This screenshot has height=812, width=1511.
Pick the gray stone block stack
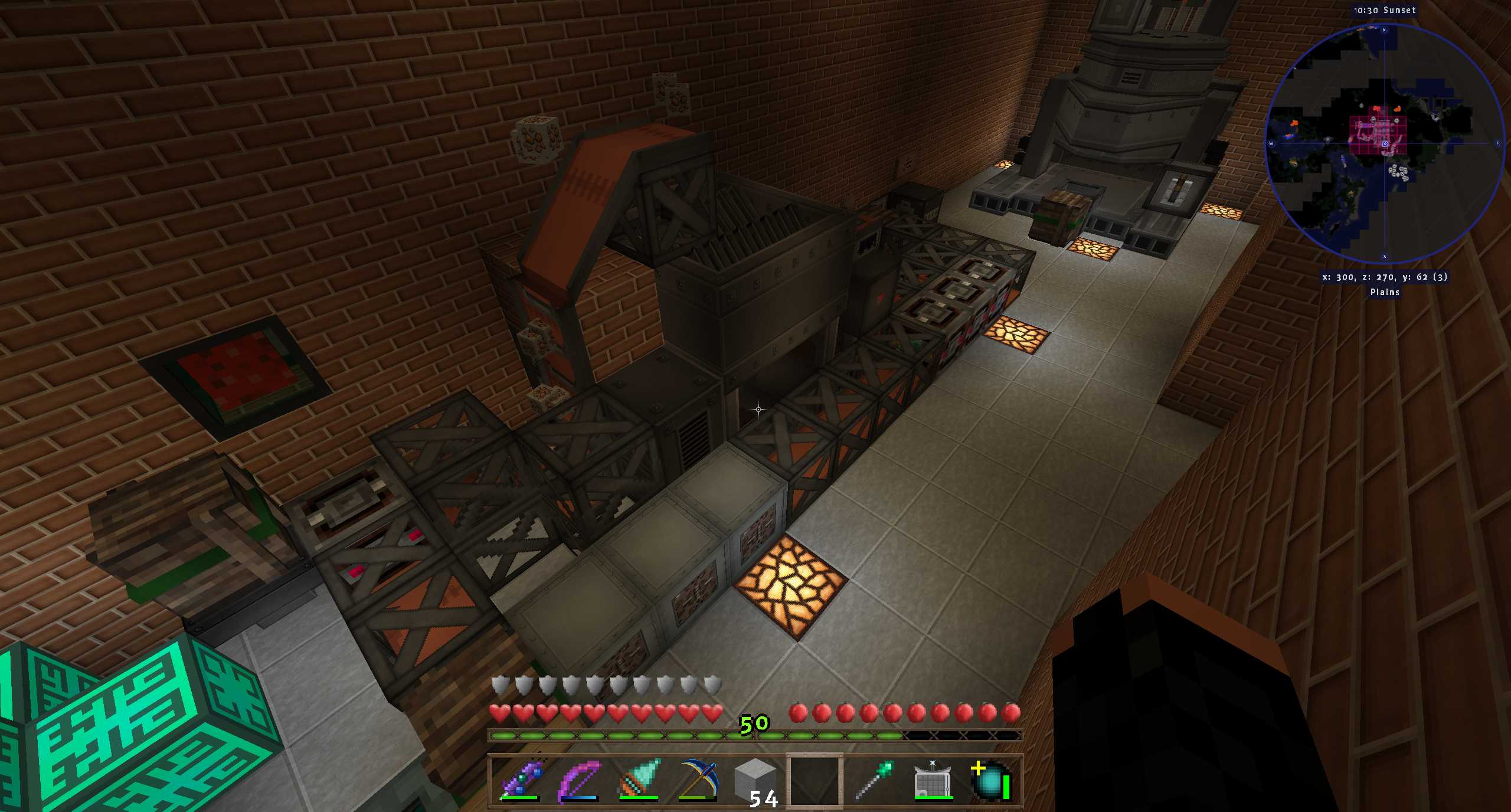(755, 780)
